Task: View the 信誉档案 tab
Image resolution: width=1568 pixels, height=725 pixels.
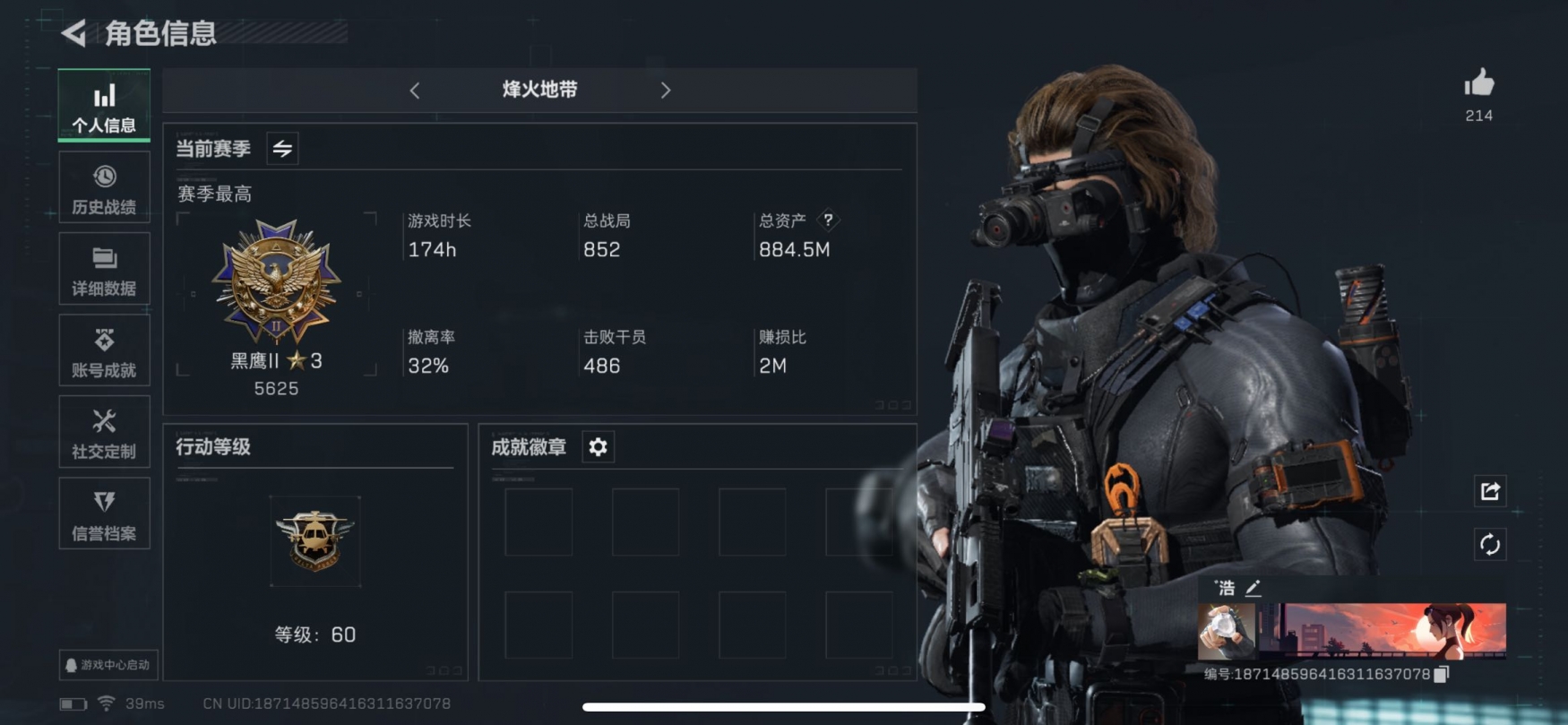Action: (104, 514)
